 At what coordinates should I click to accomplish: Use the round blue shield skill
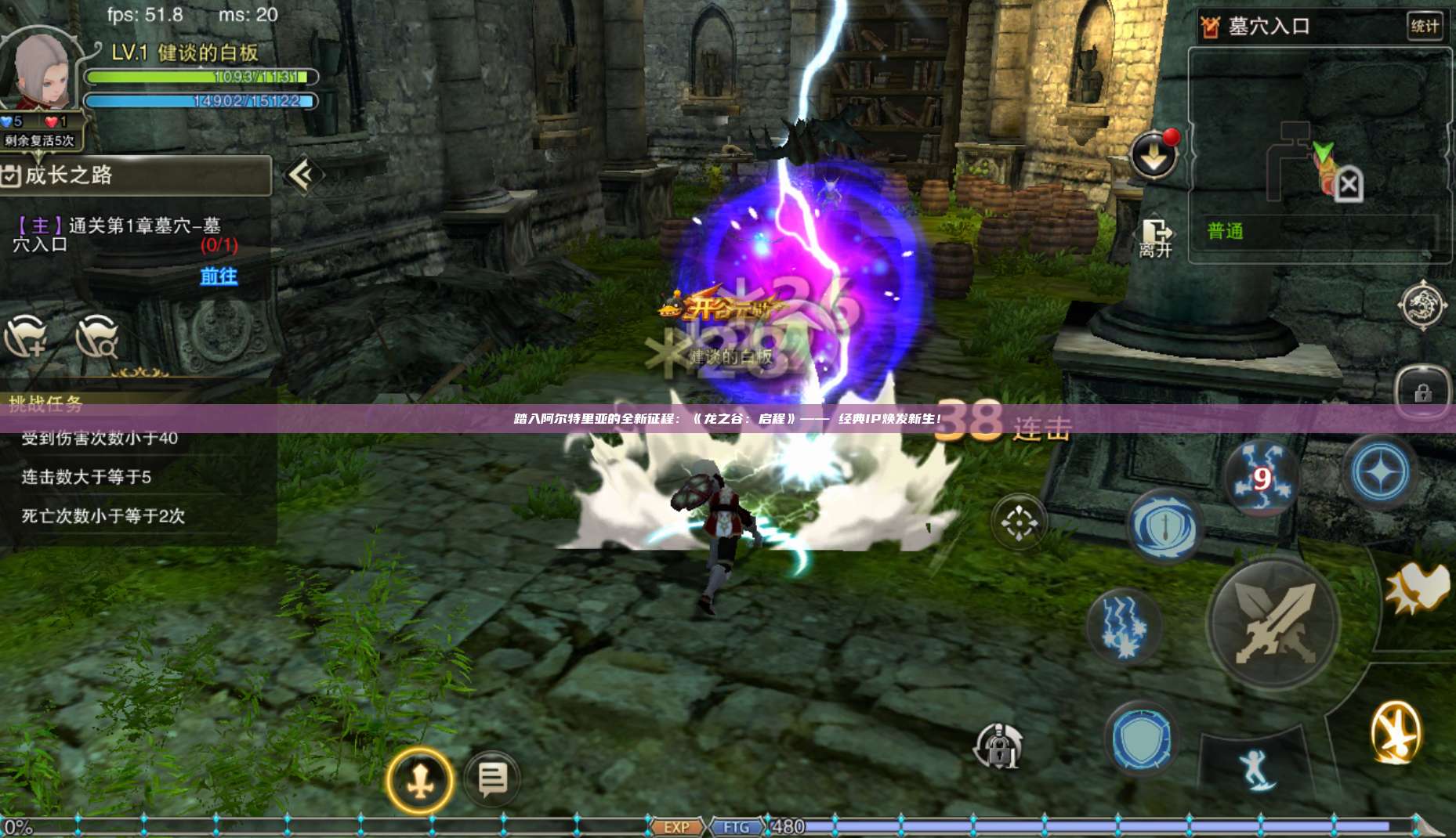coord(1141,739)
